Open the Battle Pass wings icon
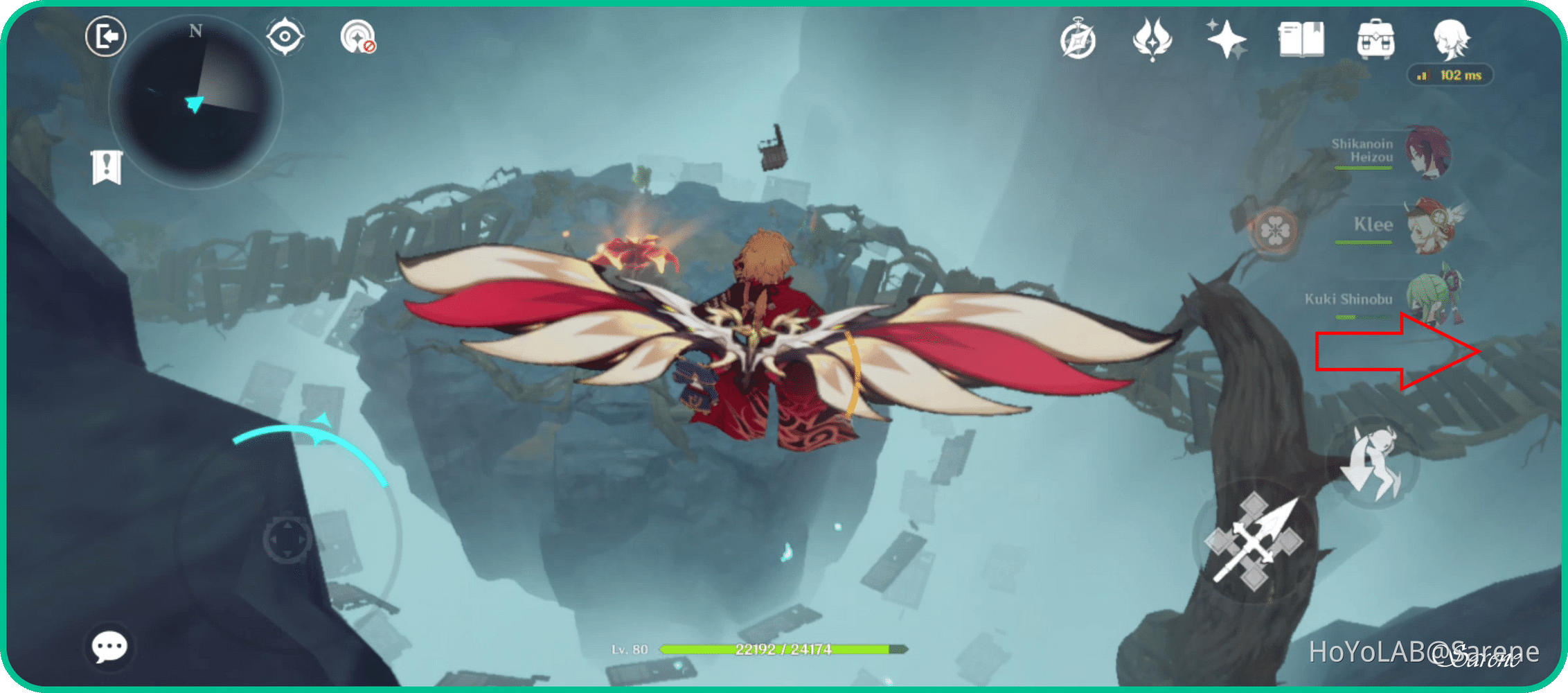 click(x=1152, y=40)
